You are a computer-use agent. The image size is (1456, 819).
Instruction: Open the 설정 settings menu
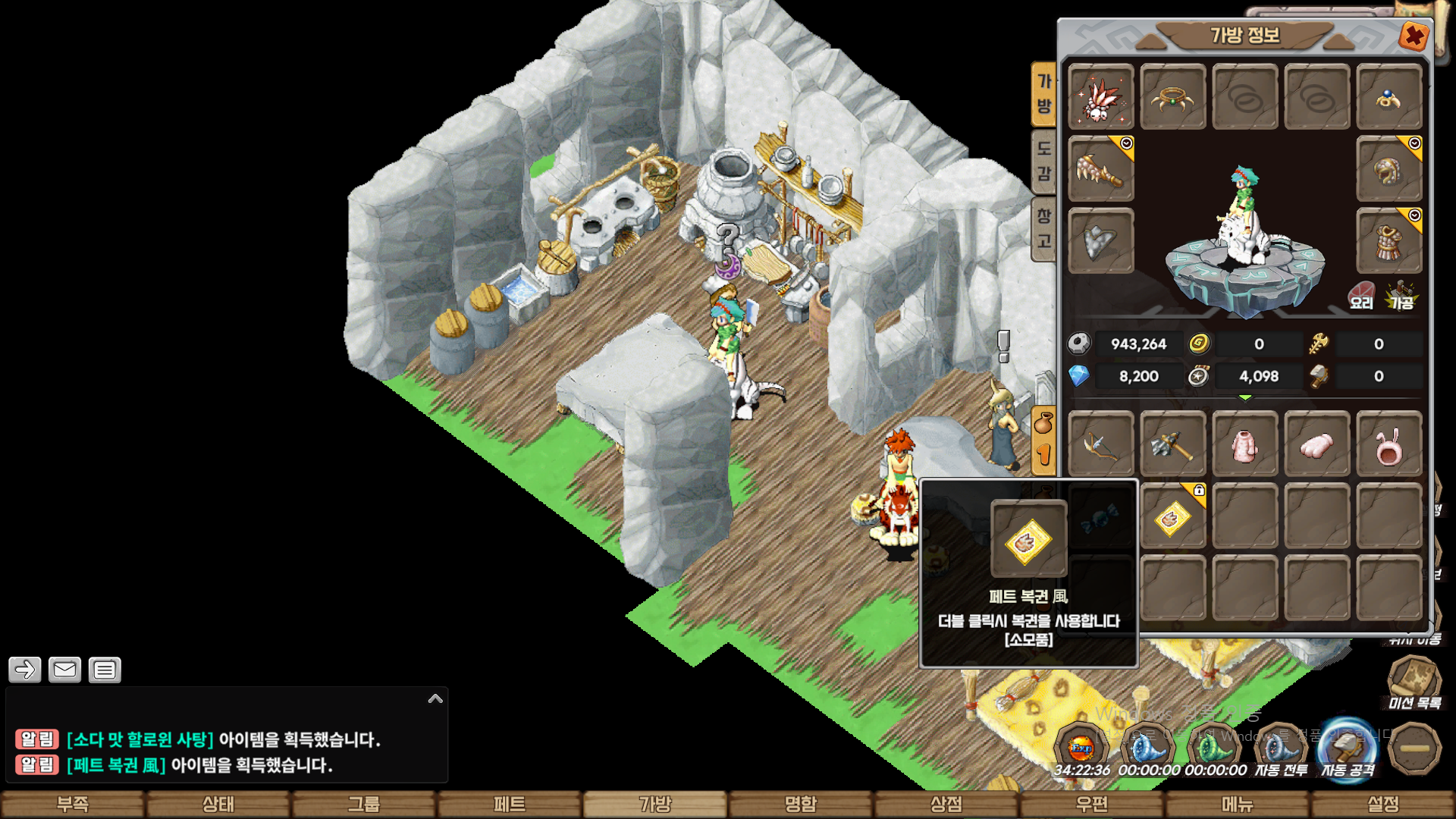[1383, 804]
